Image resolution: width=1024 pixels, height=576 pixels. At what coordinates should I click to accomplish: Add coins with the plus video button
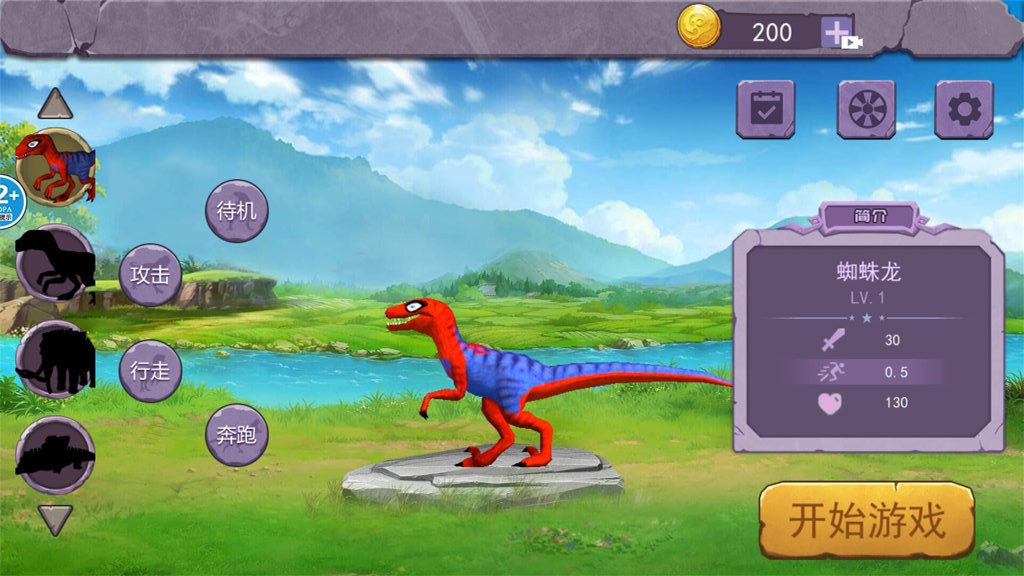(838, 33)
